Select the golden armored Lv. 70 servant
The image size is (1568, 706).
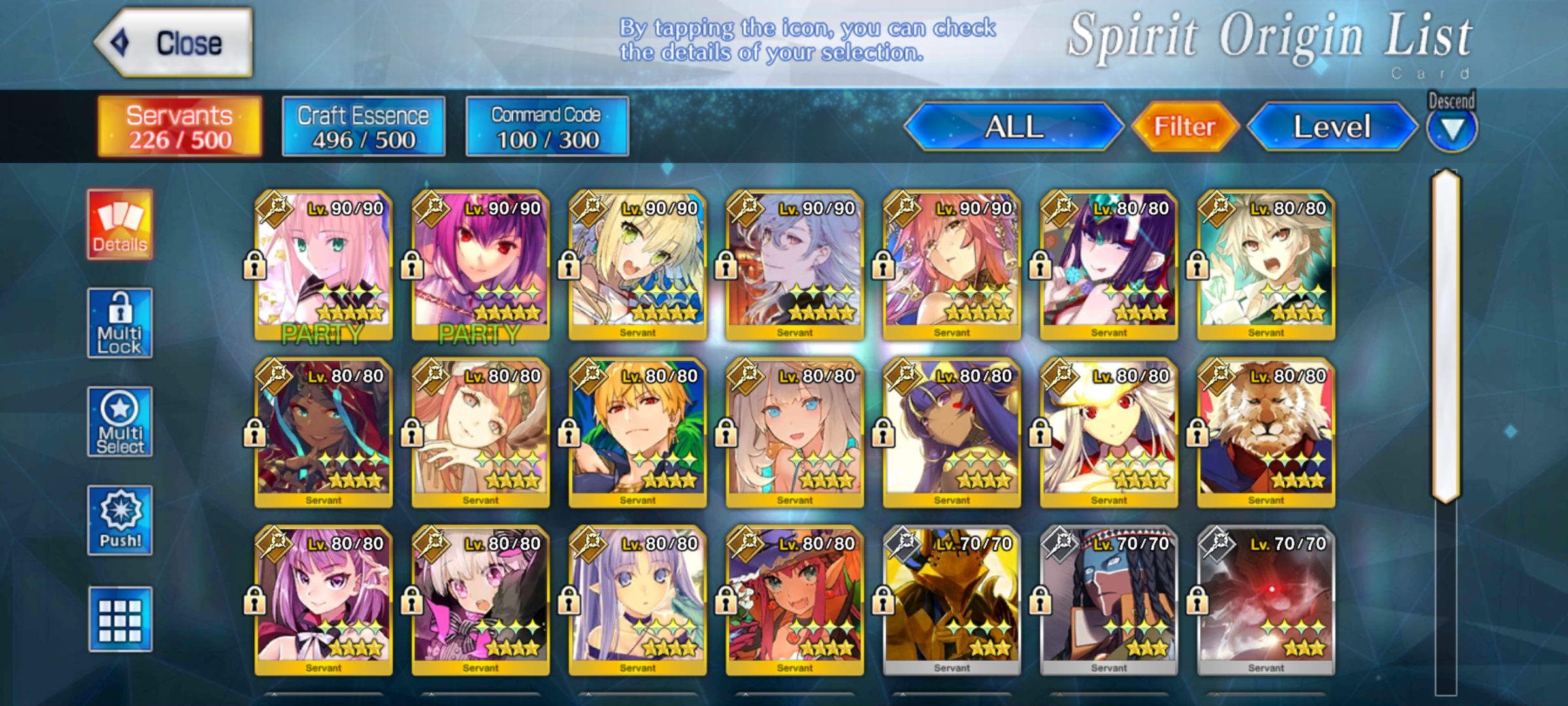click(951, 599)
